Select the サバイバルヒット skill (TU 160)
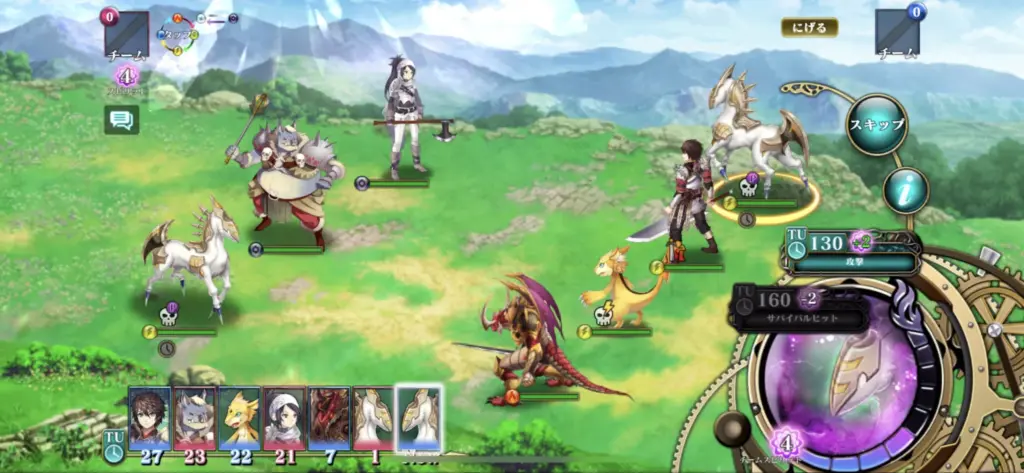This screenshot has width=1024, height=473. pos(802,308)
